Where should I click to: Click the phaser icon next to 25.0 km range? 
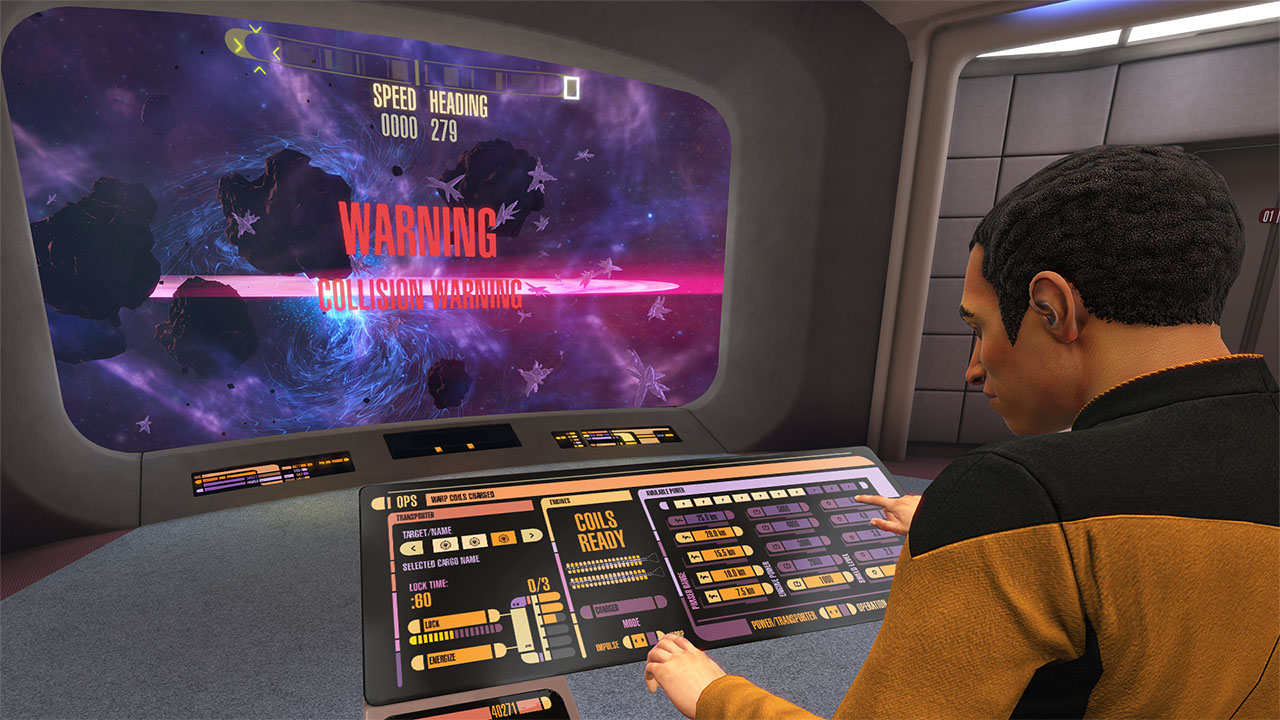tap(678, 520)
